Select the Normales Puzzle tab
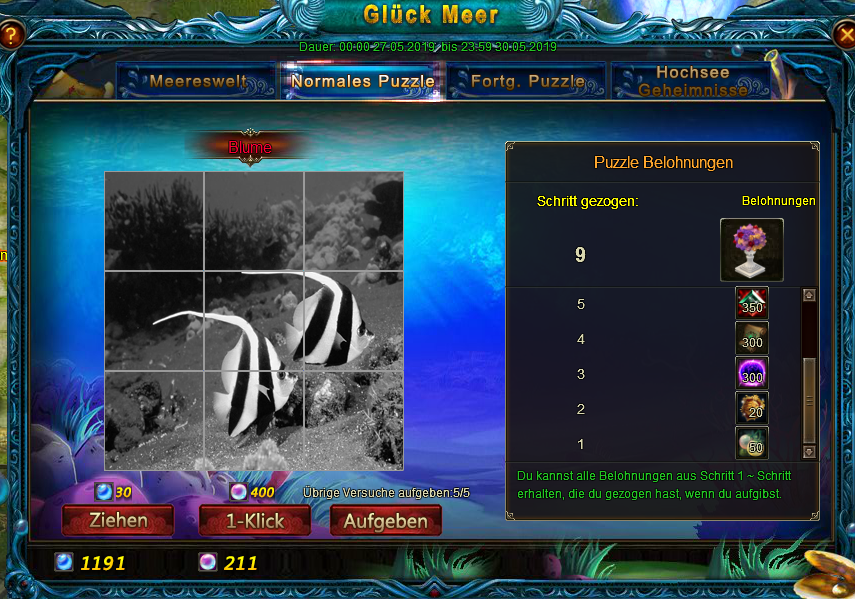 click(362, 81)
